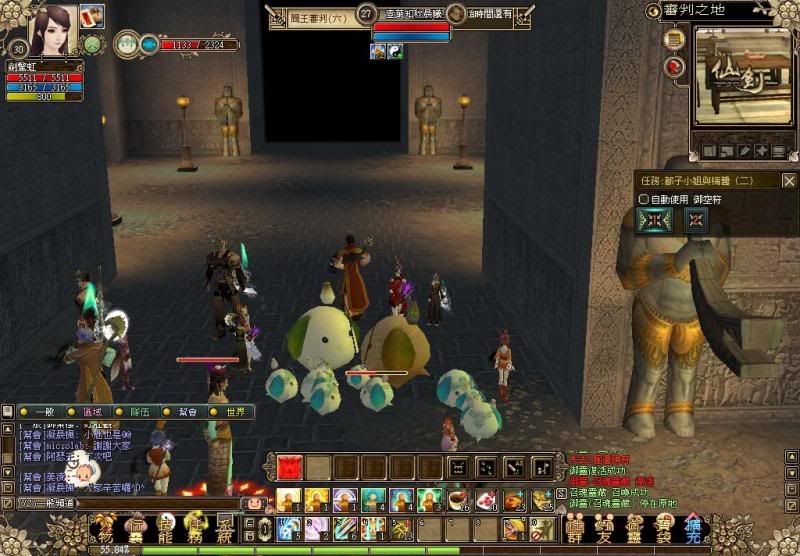
Task: Click the yin-yang buff icon under the target
Action: pyautogui.click(x=394, y=52)
